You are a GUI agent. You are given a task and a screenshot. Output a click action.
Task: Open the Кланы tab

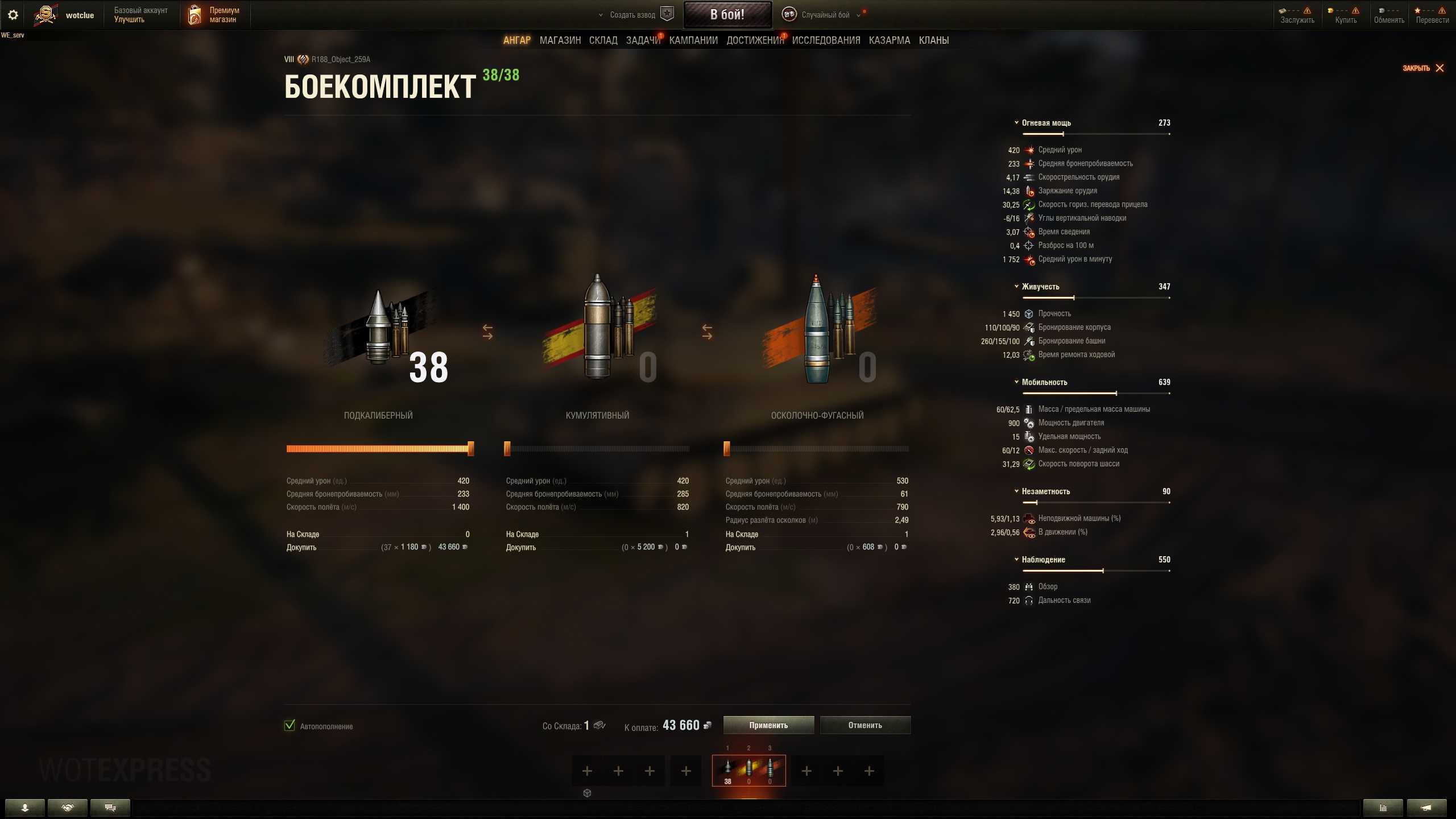934,40
